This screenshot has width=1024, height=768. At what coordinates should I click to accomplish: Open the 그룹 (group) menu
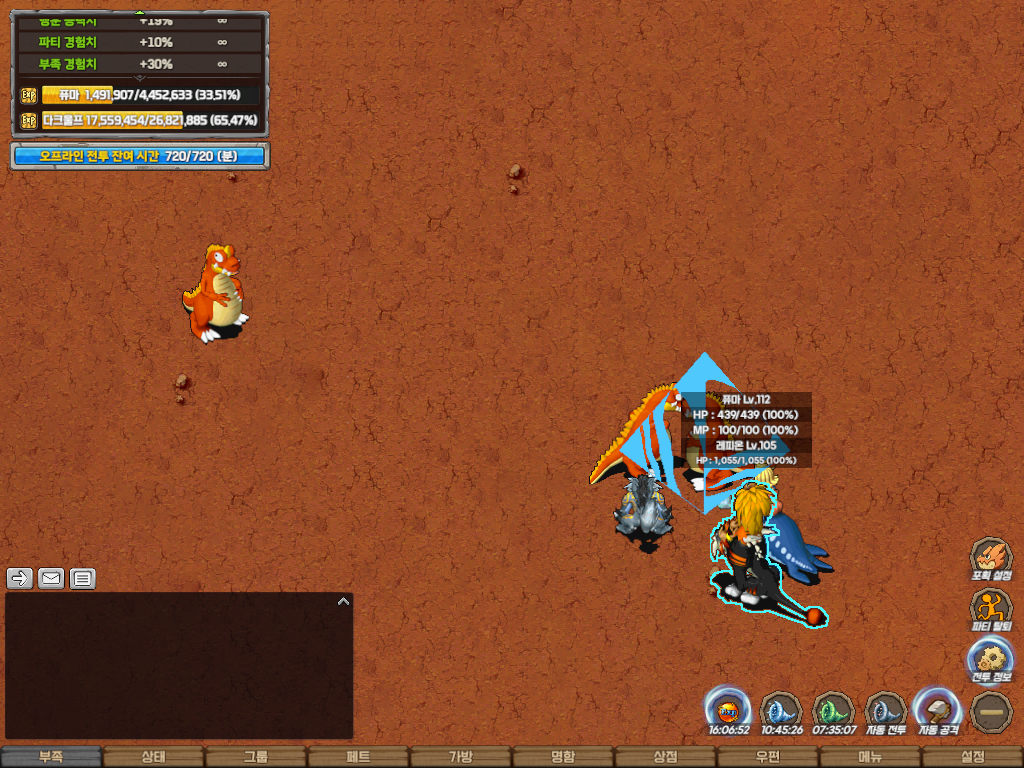256,757
